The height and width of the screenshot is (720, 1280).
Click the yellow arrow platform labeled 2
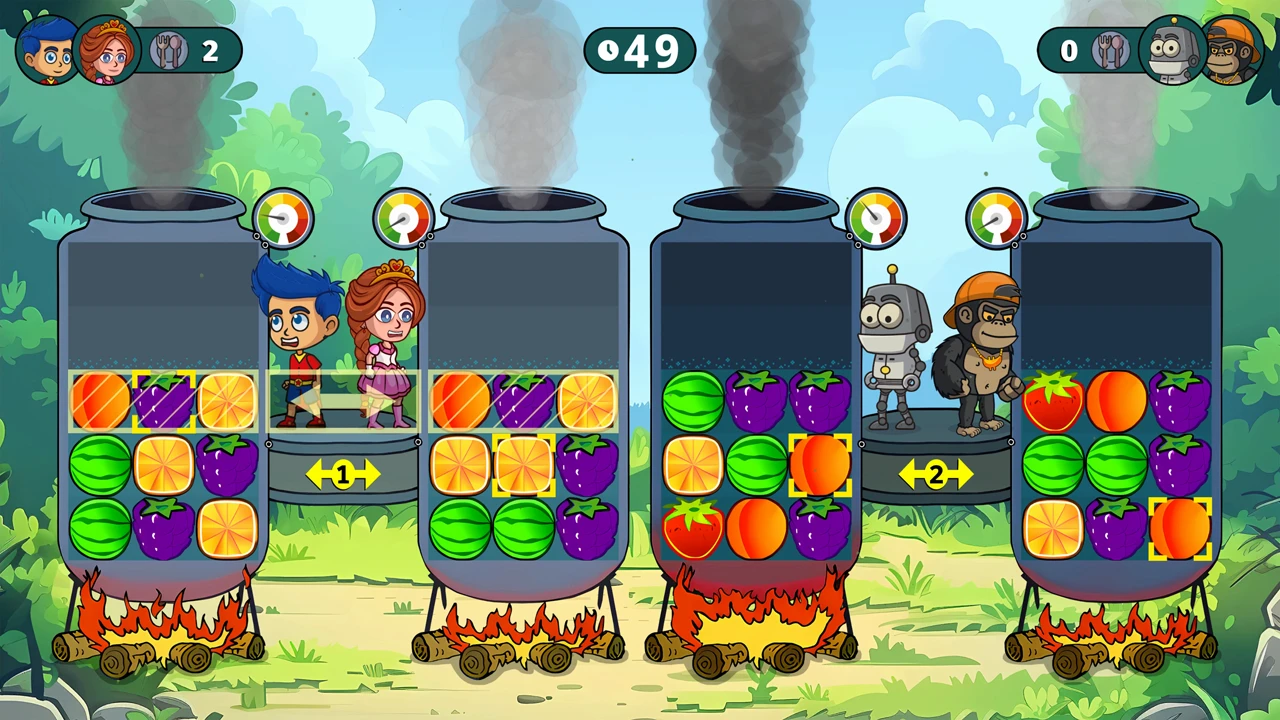935,474
